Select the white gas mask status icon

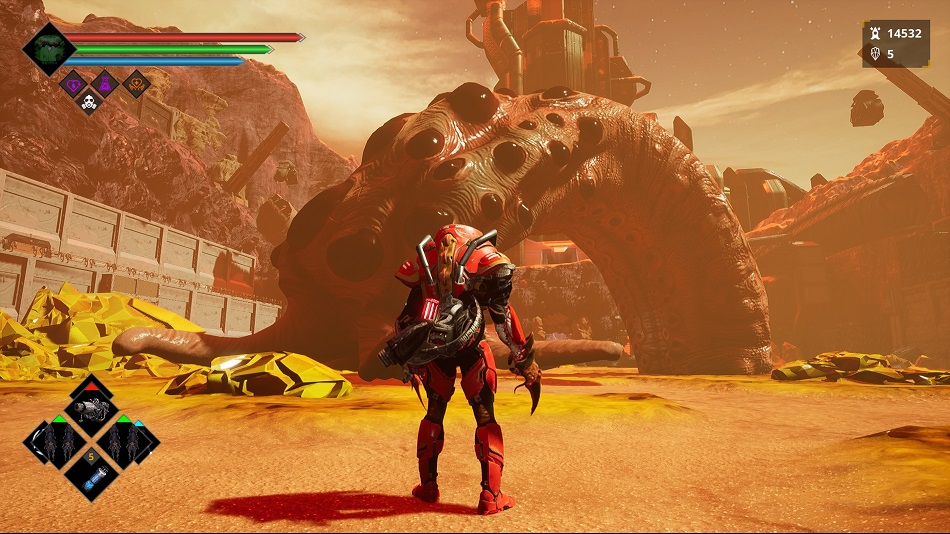[x=89, y=101]
